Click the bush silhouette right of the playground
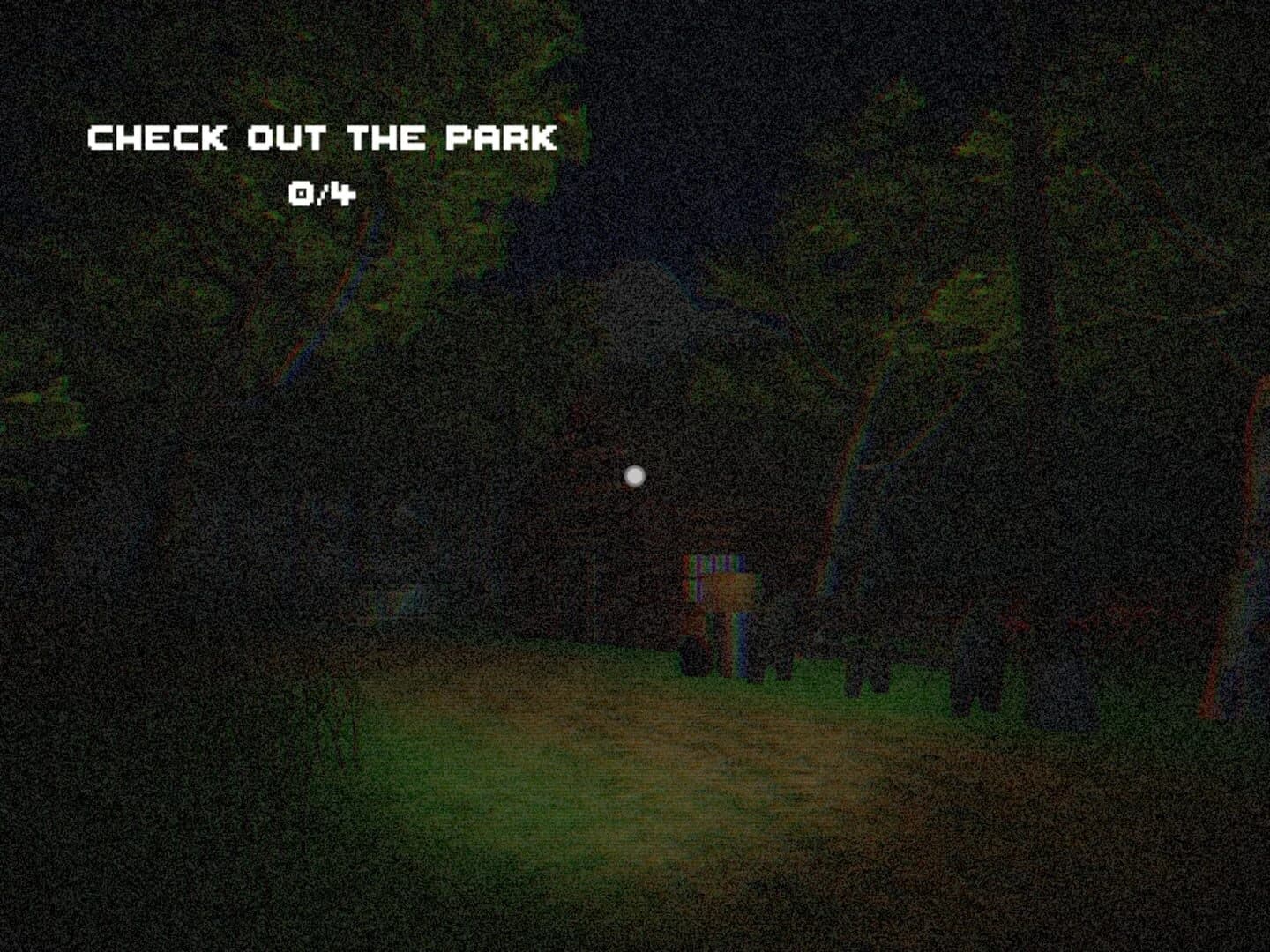Image resolution: width=1270 pixels, height=952 pixels. point(873,679)
